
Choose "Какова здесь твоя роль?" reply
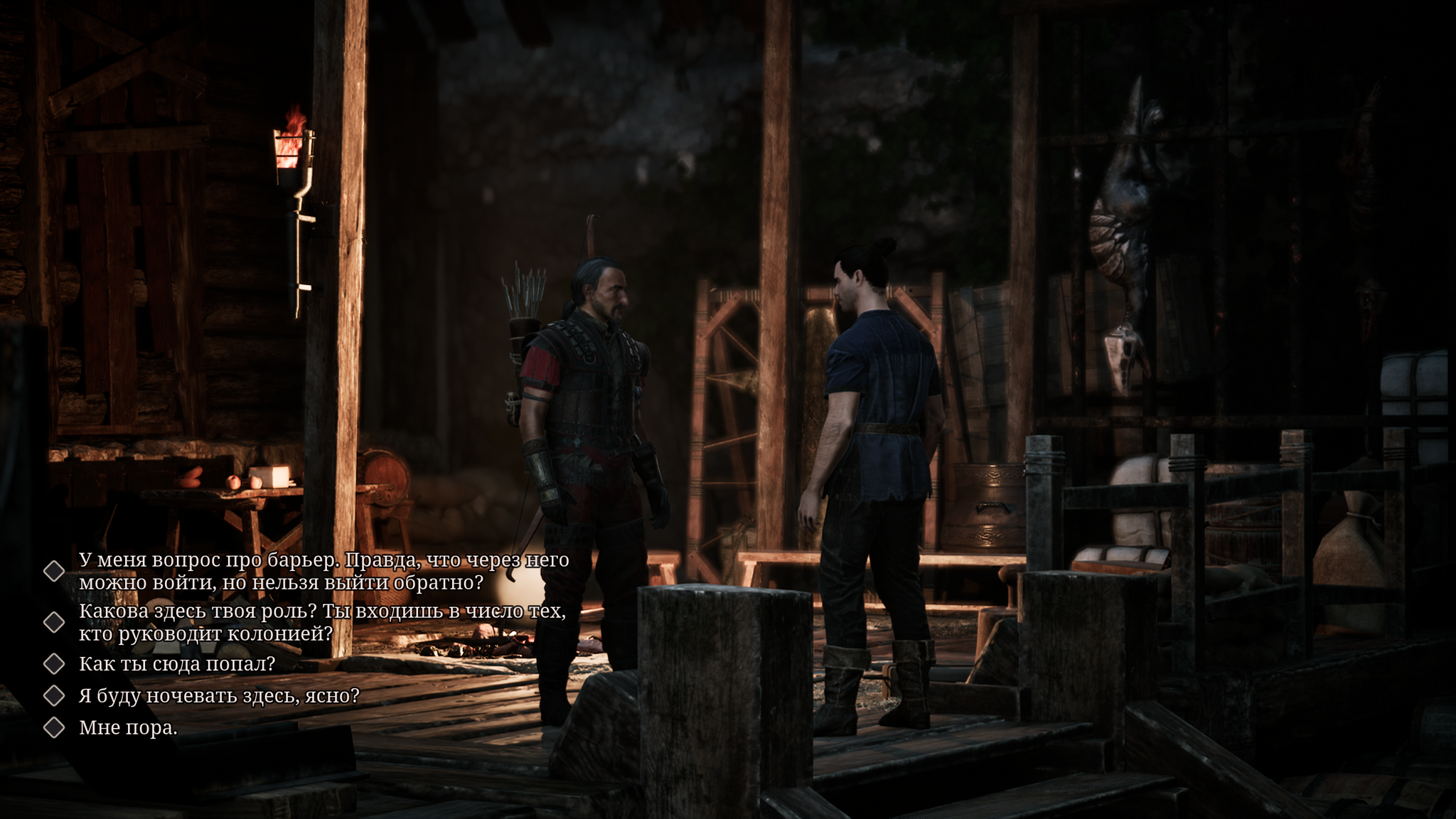(x=321, y=622)
